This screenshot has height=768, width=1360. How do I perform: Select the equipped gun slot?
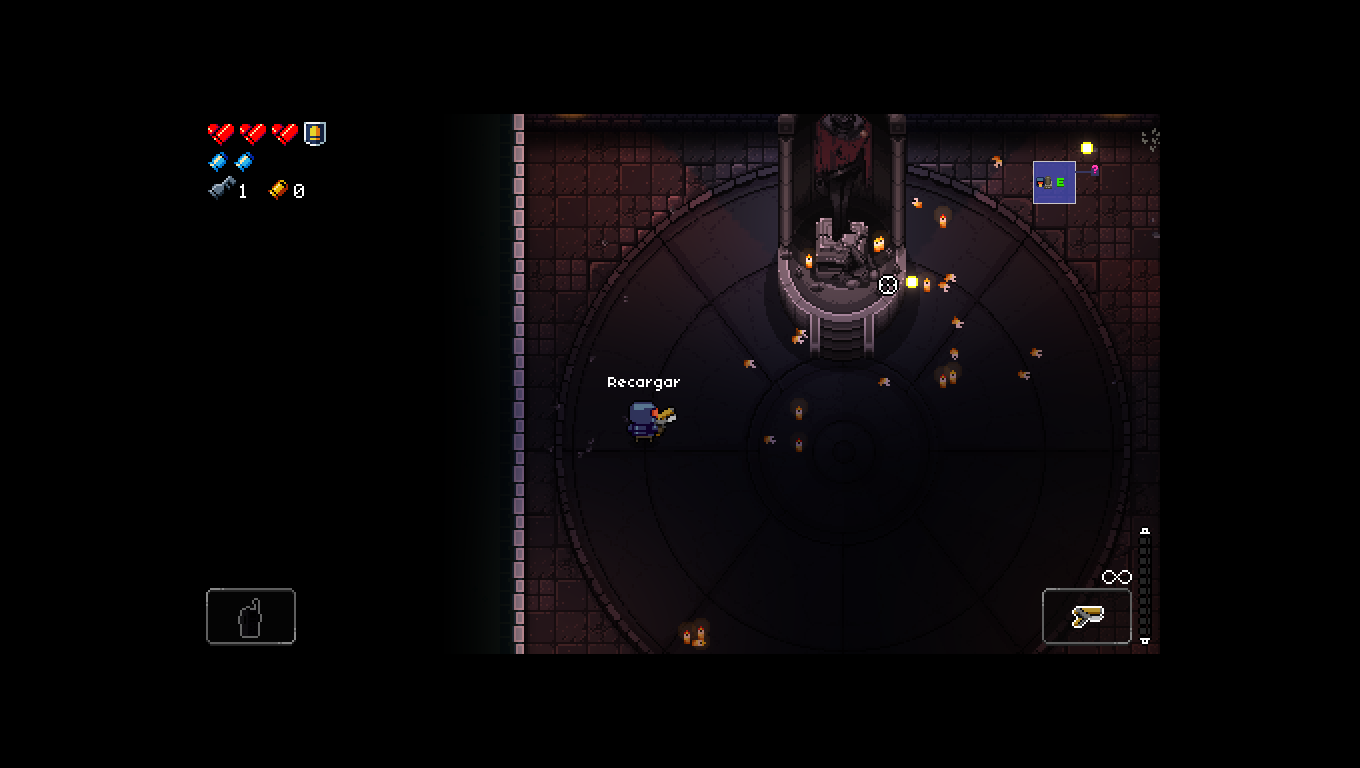(1087, 616)
